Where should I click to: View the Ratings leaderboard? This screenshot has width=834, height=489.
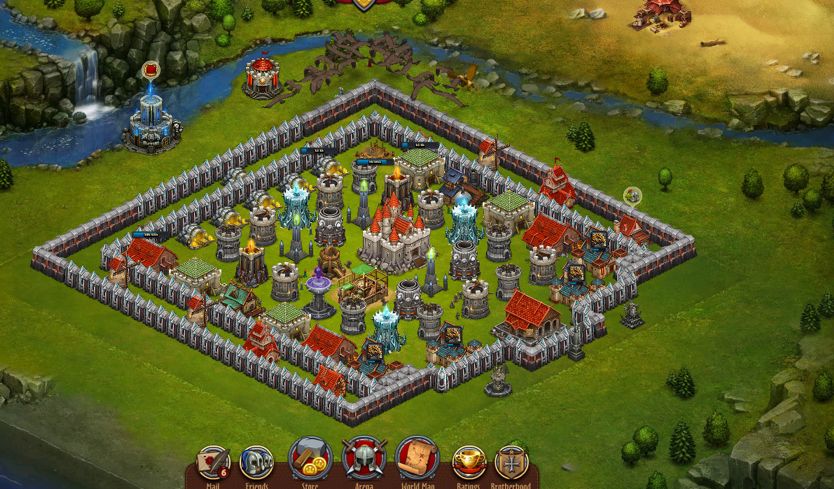coord(469,463)
